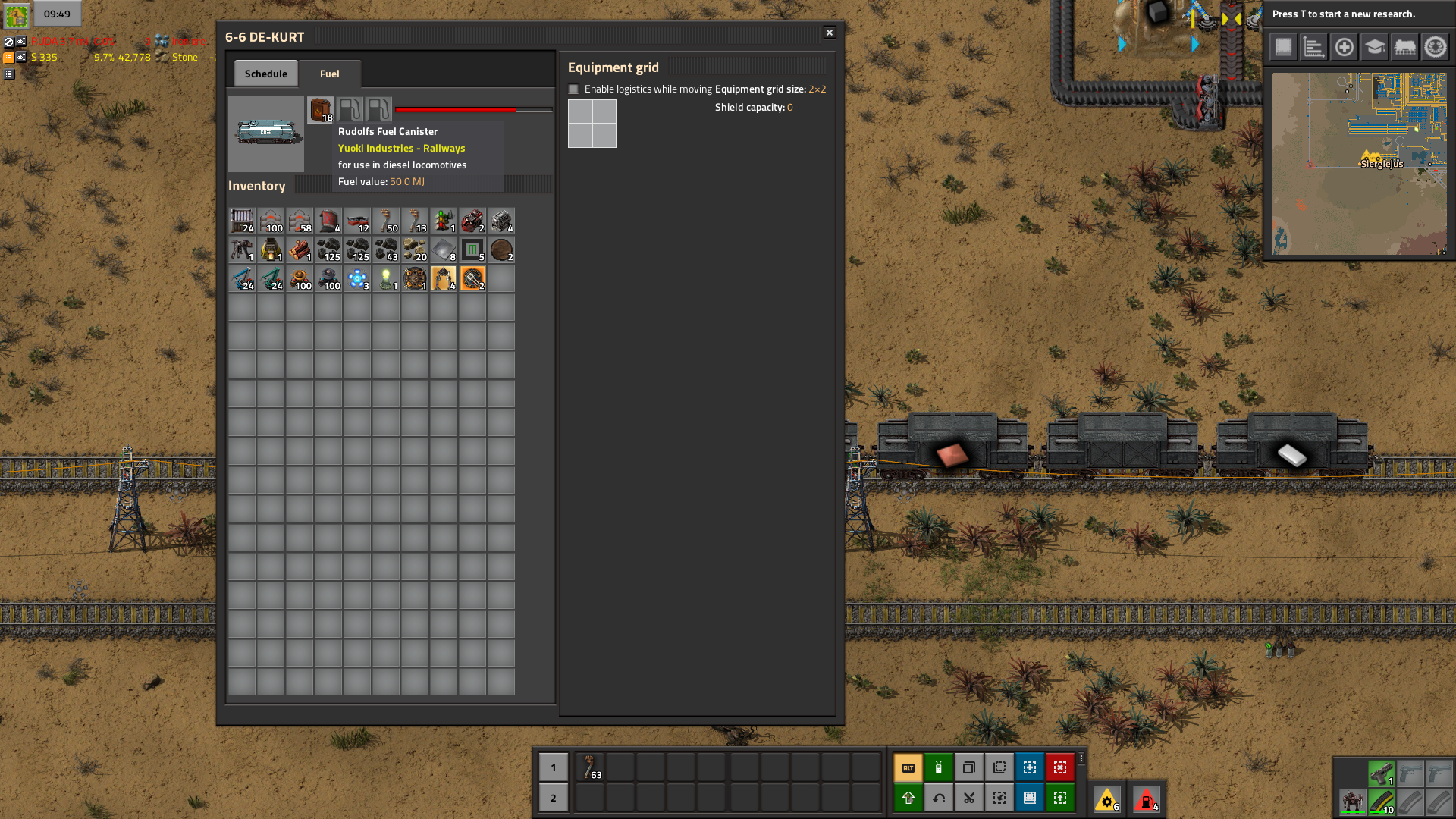
Task: Open the Fuel tab
Action: point(329,74)
